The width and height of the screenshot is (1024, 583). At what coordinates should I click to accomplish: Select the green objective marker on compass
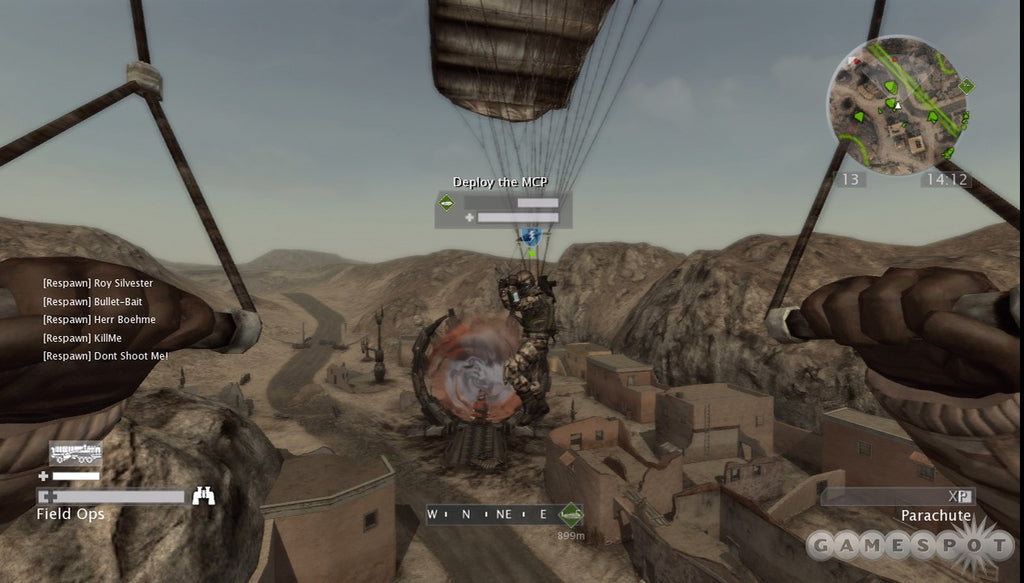coord(571,514)
